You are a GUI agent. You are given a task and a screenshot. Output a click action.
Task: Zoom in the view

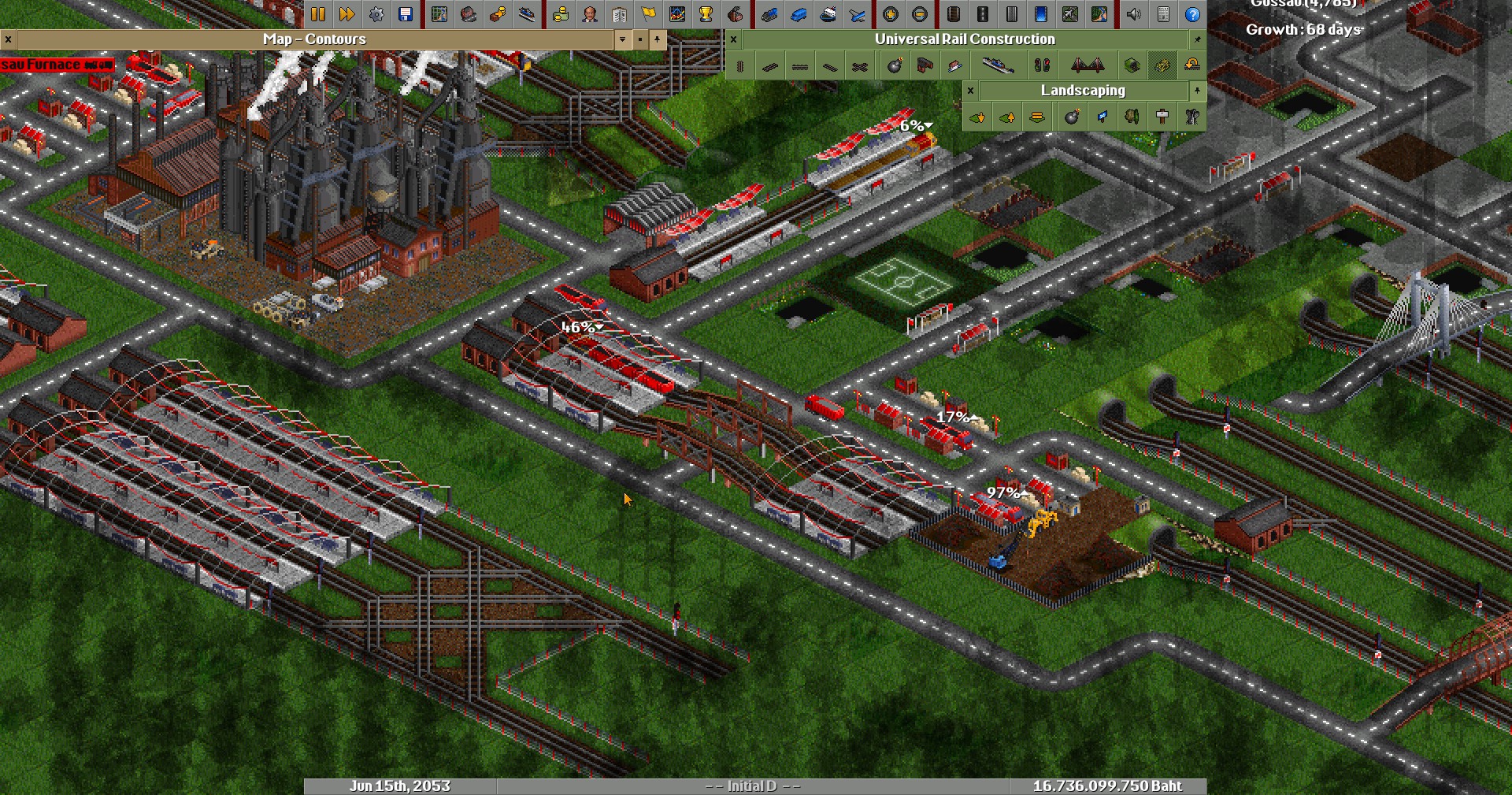[891, 14]
